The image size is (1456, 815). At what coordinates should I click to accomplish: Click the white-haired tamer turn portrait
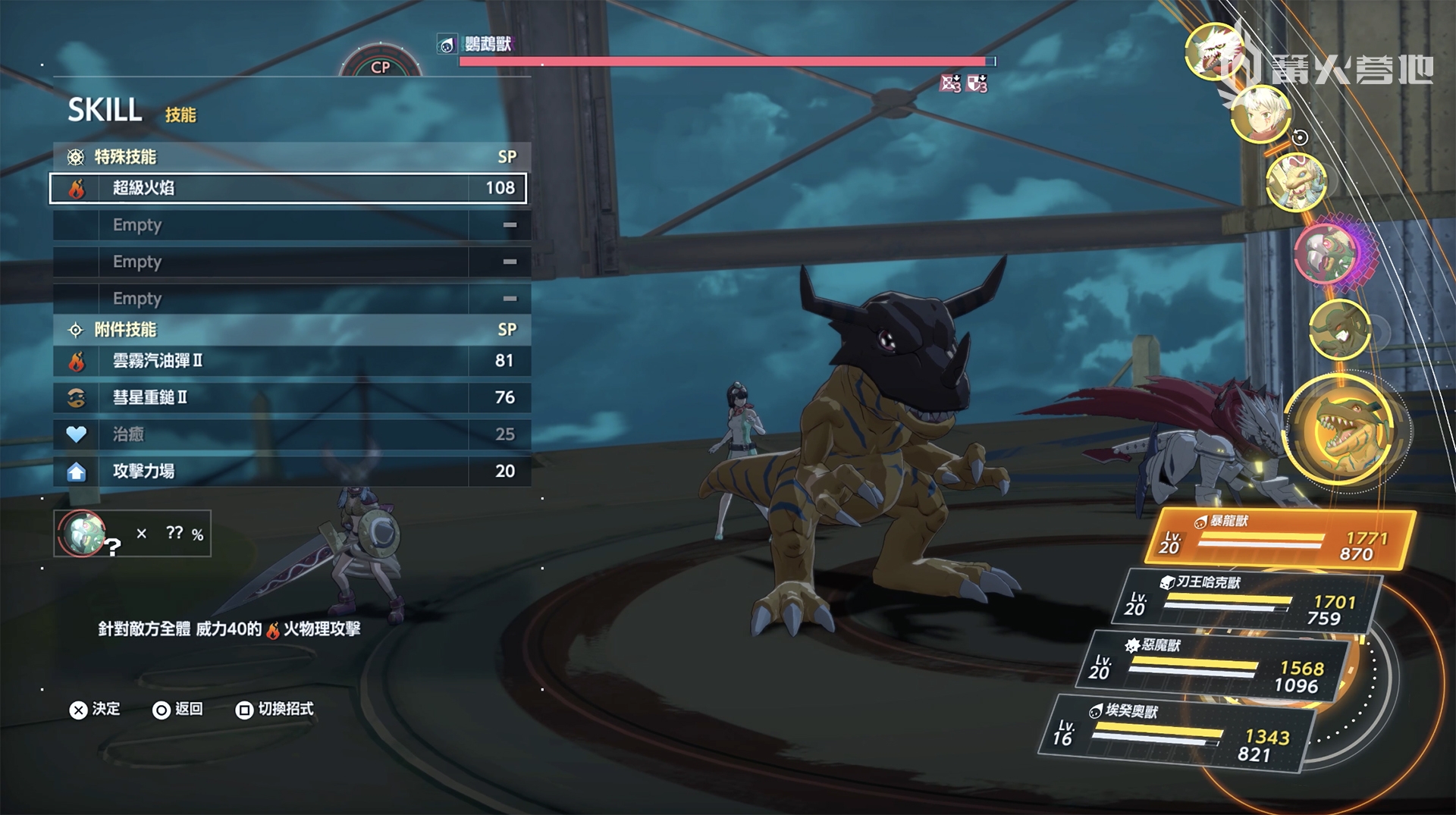pos(1260,115)
